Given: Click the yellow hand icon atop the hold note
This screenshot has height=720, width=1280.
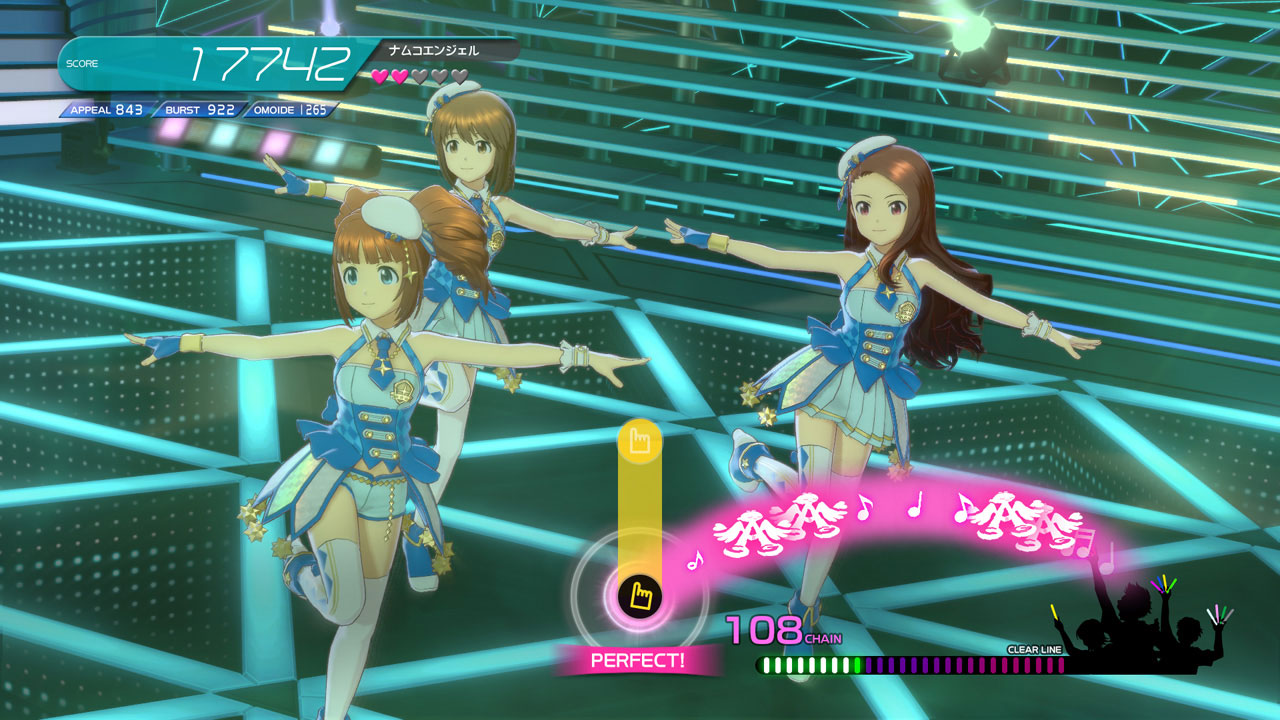Looking at the screenshot, I should pyautogui.click(x=640, y=441).
